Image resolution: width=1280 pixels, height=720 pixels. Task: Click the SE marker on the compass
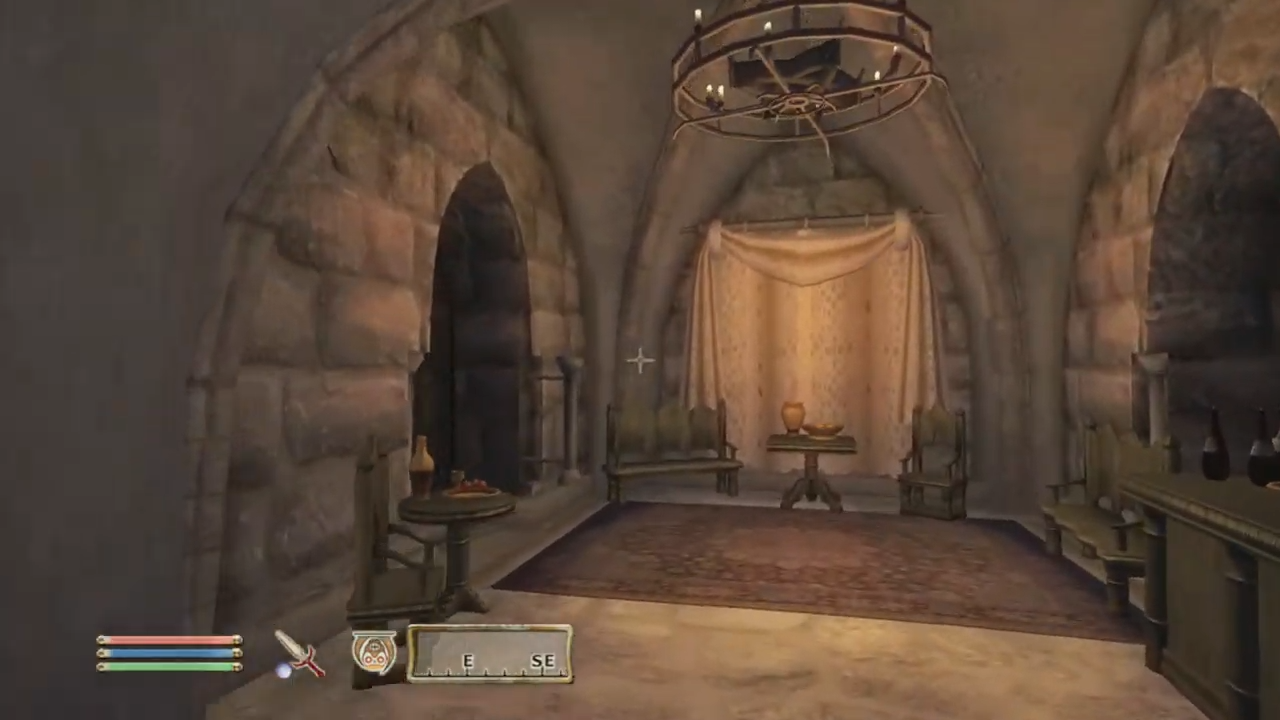pyautogui.click(x=543, y=661)
